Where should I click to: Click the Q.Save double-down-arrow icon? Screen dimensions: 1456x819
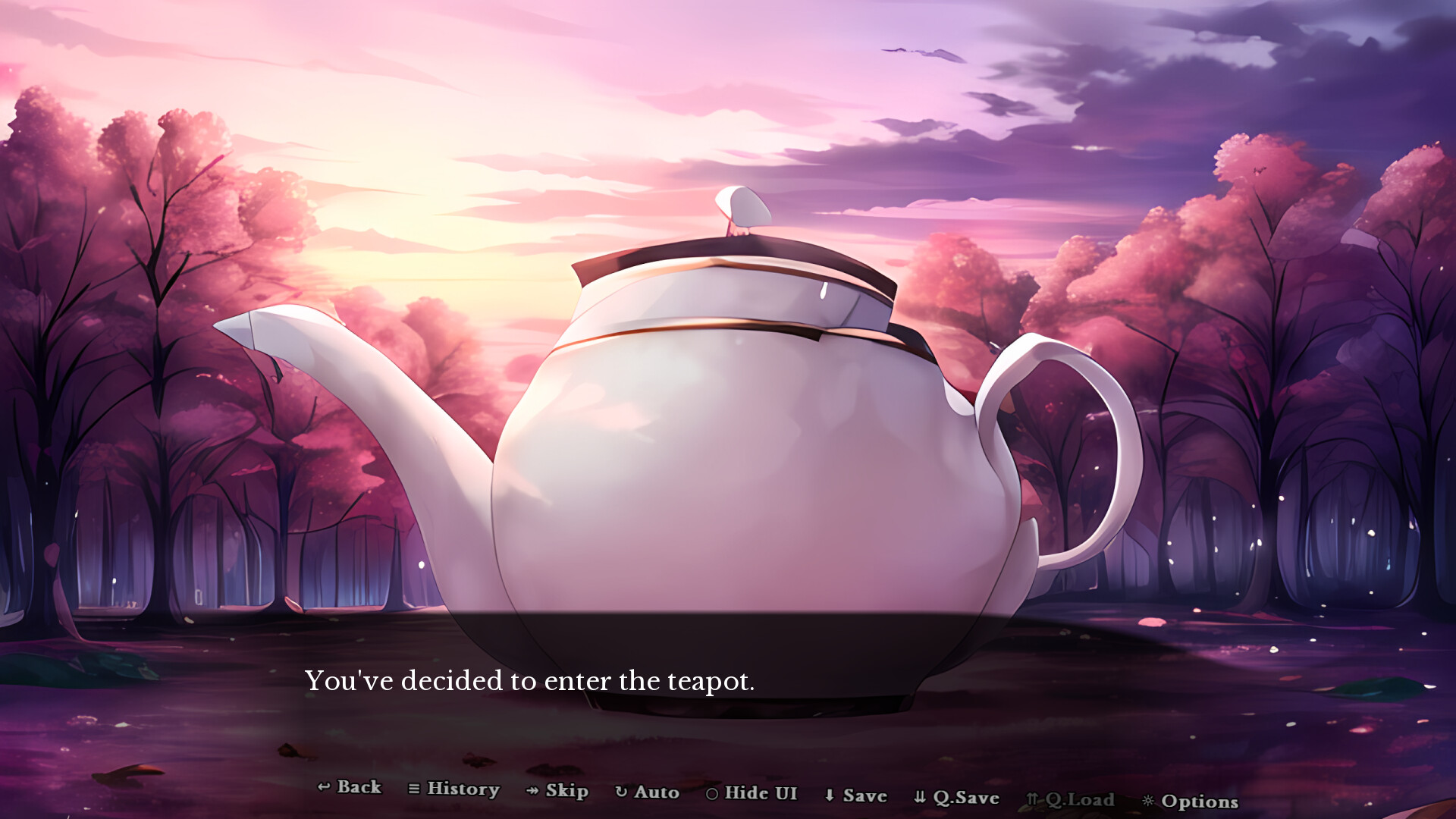tap(918, 797)
